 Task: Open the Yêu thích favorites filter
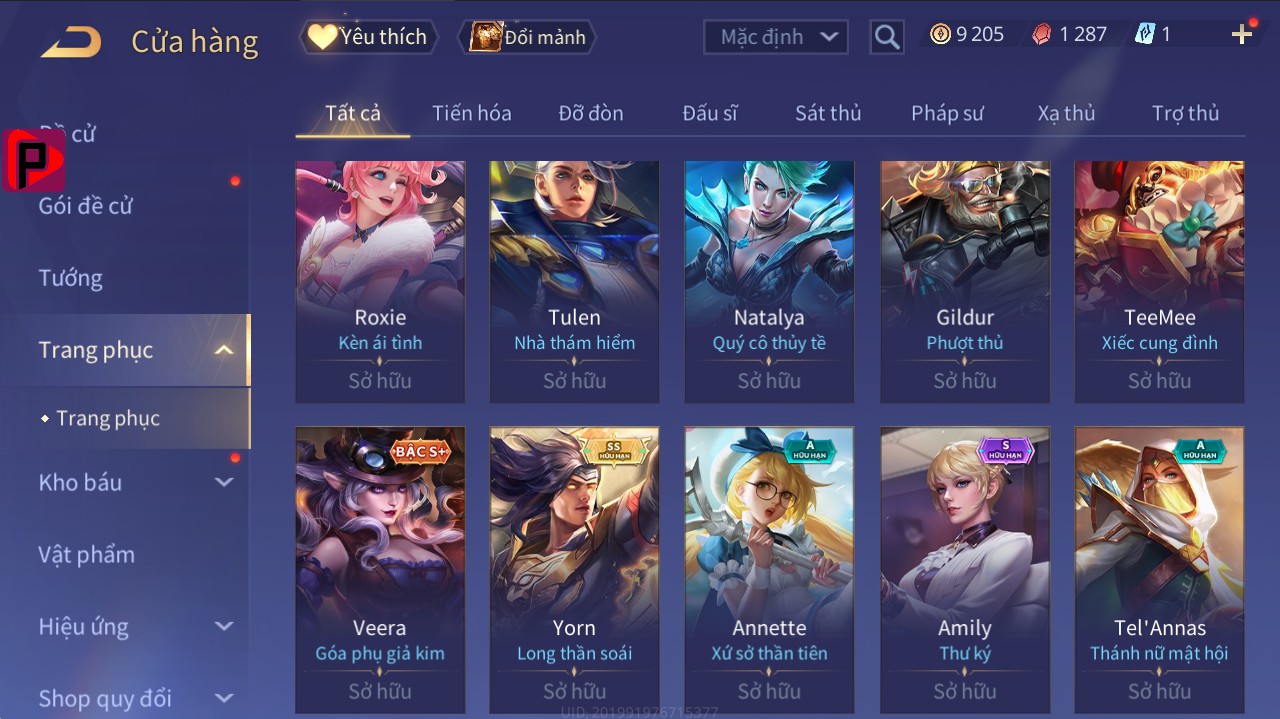click(368, 37)
